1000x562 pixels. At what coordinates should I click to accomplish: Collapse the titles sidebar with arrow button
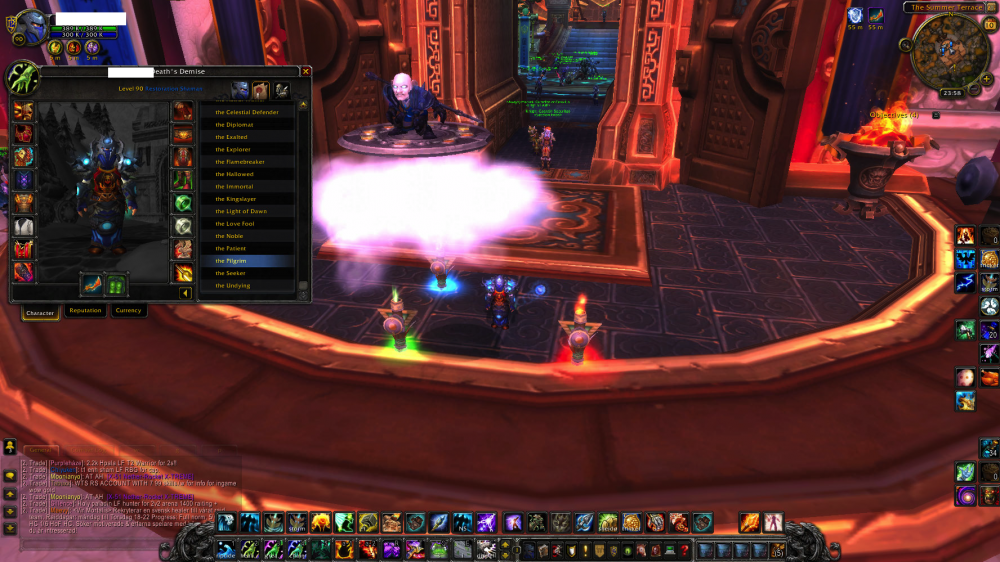(x=185, y=293)
